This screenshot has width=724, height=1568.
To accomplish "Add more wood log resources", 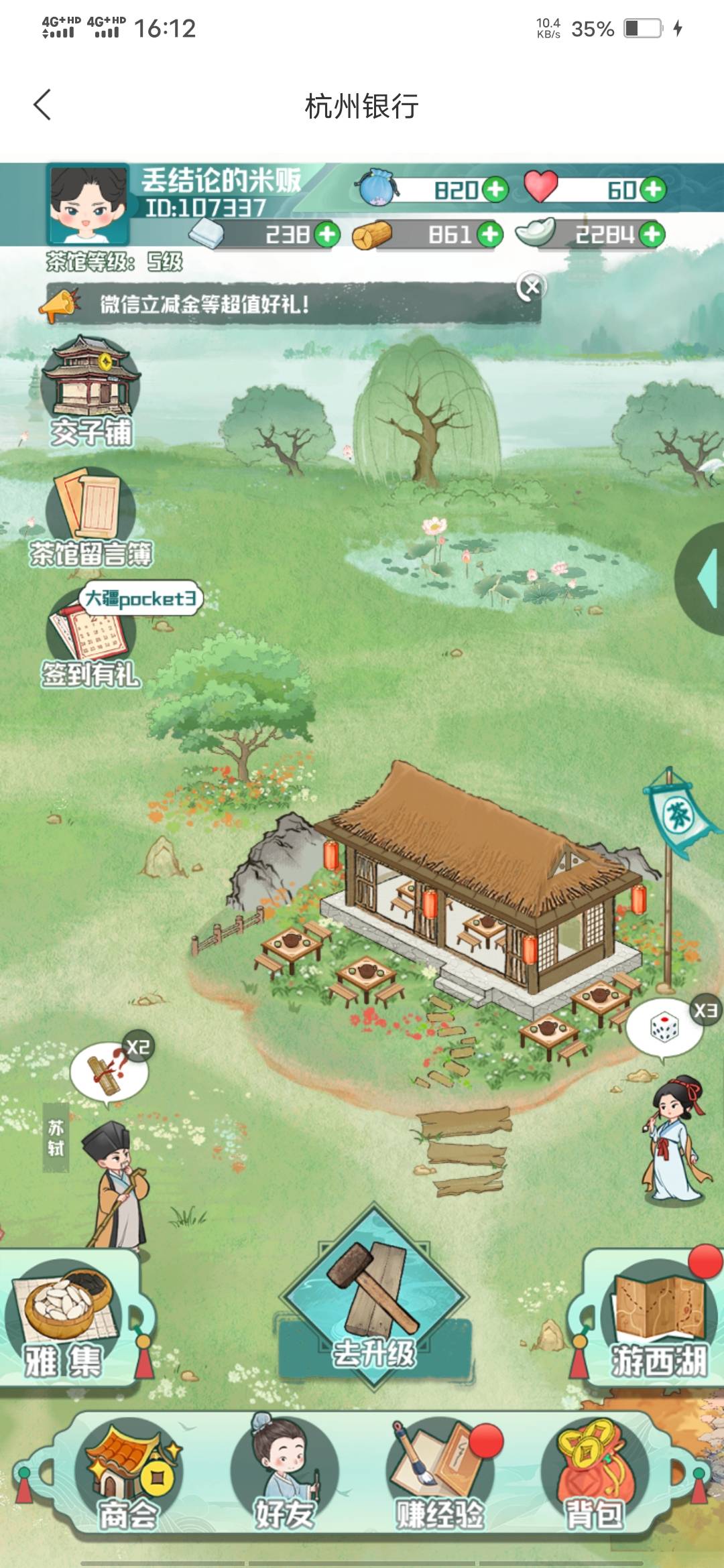I will [x=490, y=235].
